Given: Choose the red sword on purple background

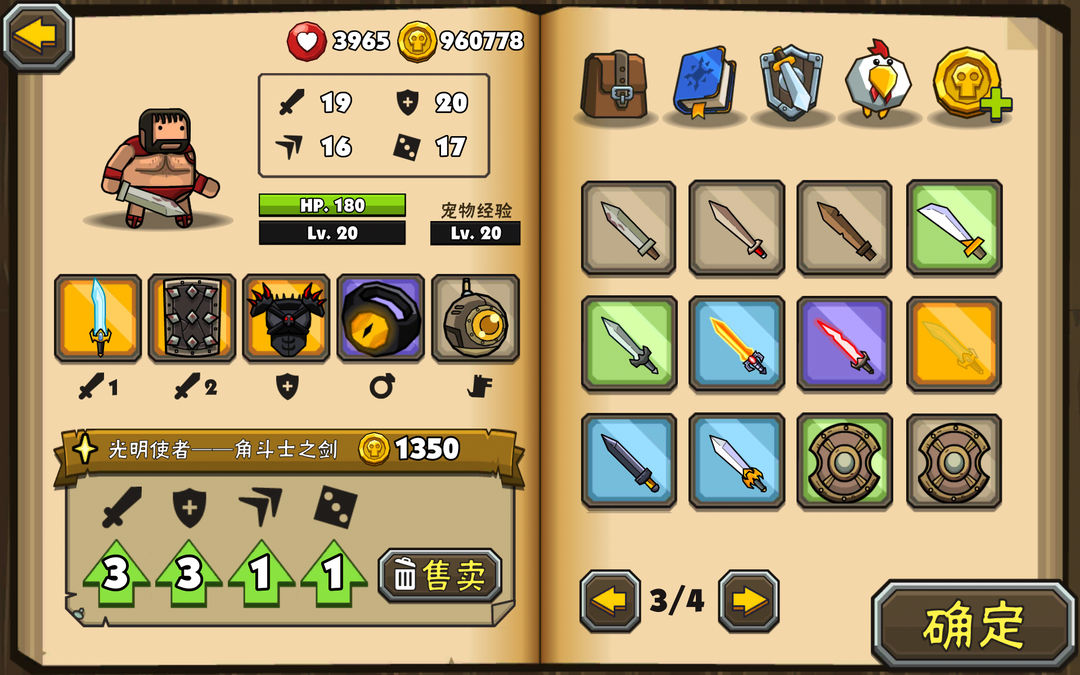Looking at the screenshot, I should (x=844, y=344).
